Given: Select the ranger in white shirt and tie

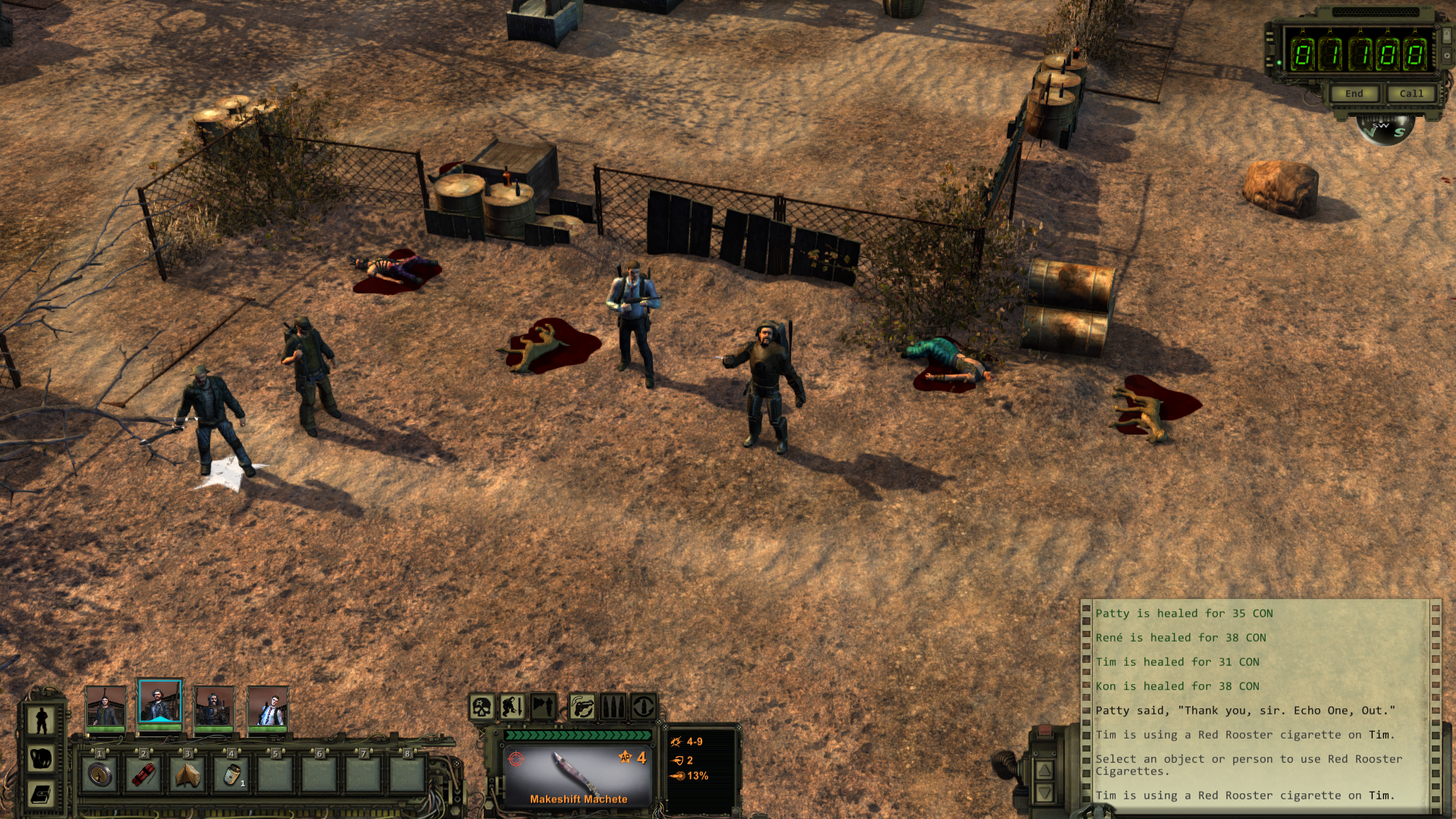Looking at the screenshot, I should click(x=268, y=708).
